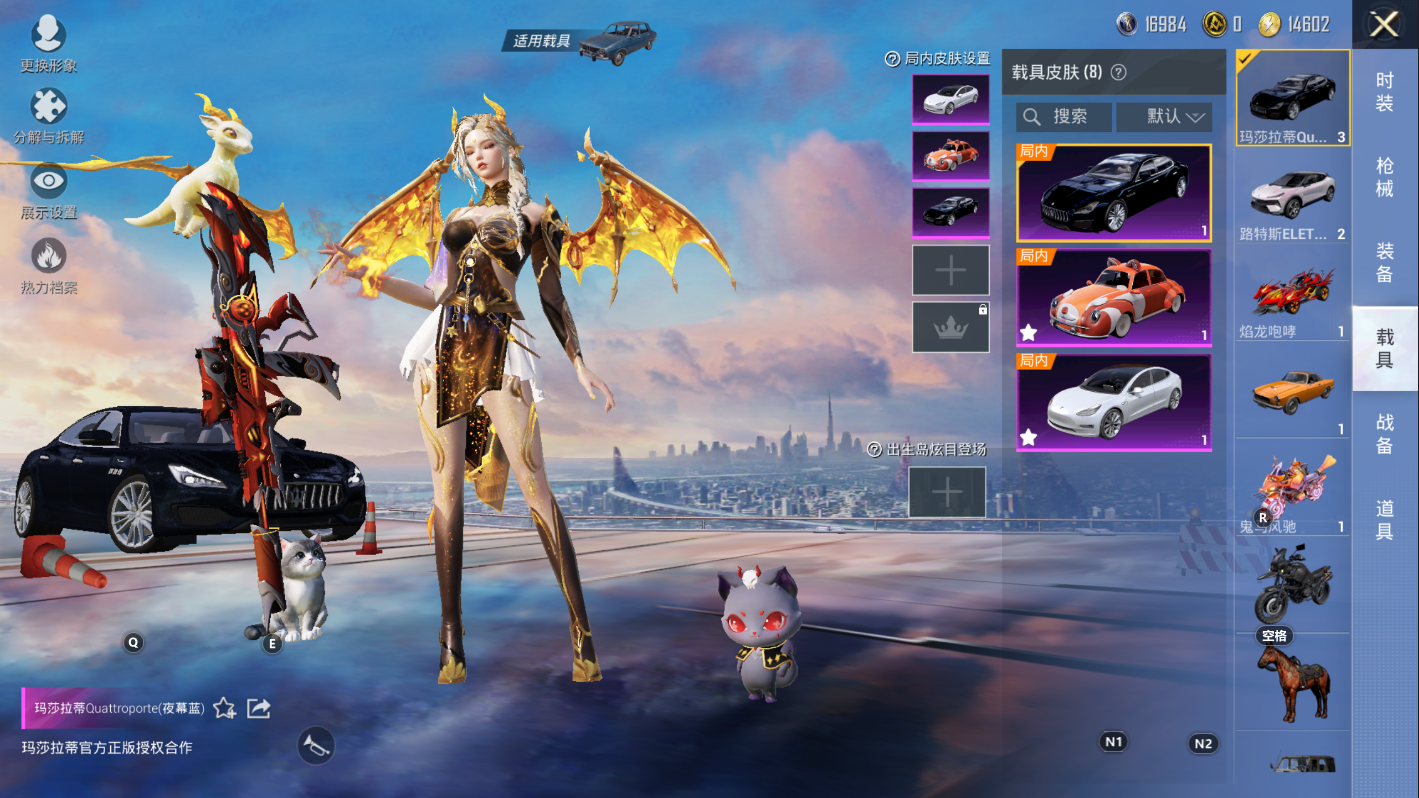
Task: Open the 道具 items tab
Action: (x=1384, y=519)
